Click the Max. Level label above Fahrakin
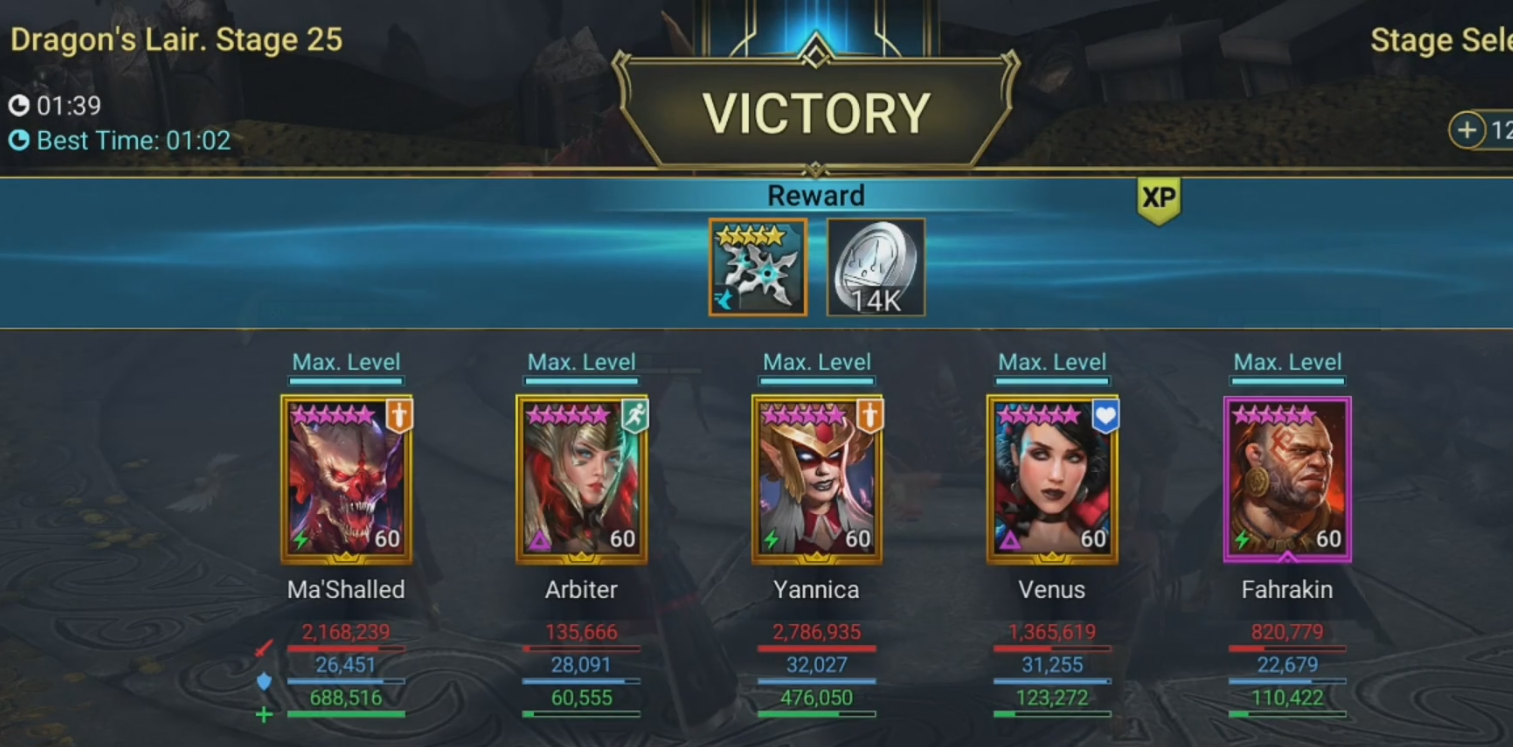1513x747 pixels. 1287,362
